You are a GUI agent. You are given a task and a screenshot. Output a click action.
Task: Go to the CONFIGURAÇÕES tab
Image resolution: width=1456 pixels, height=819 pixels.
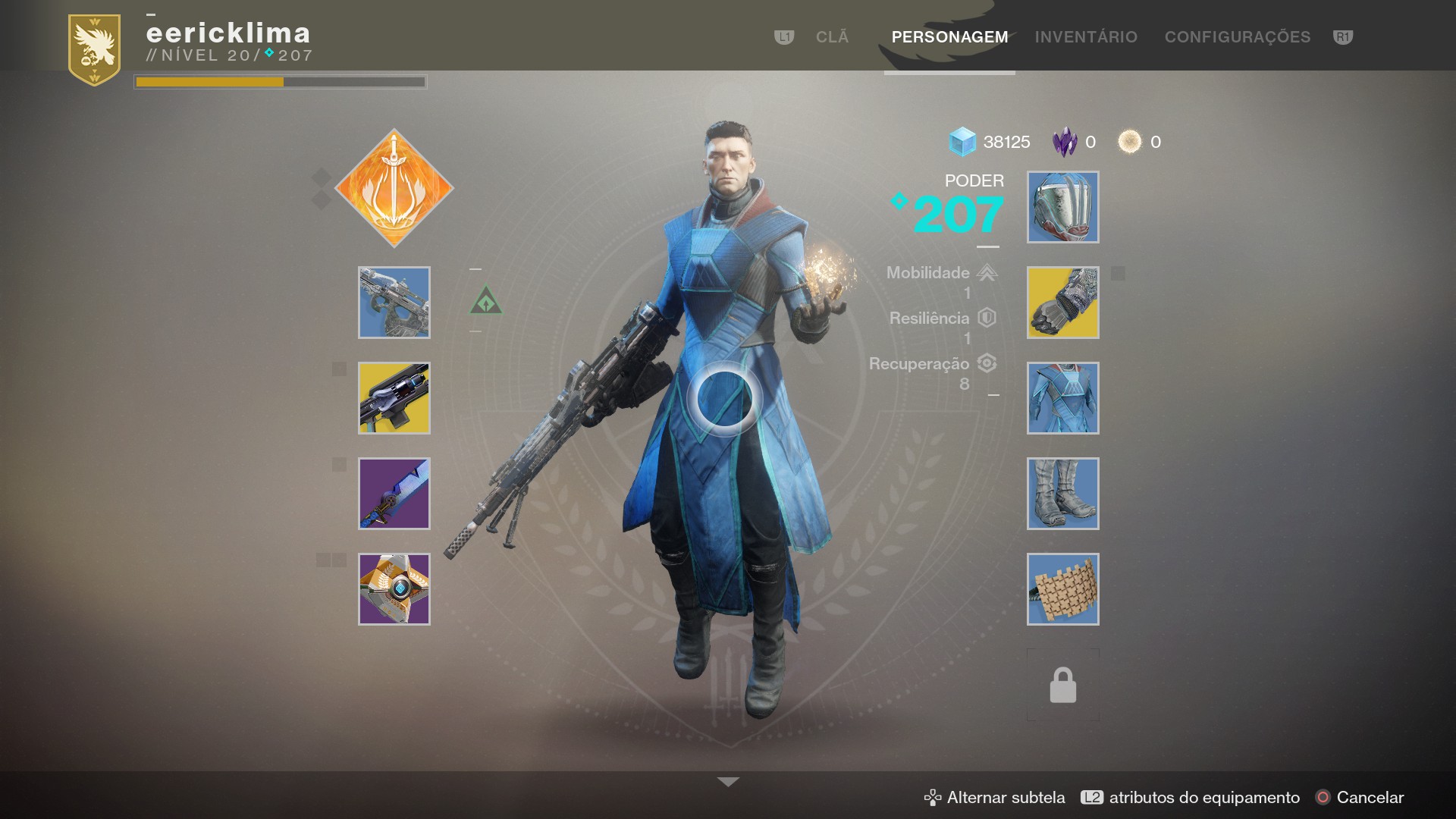(1237, 37)
